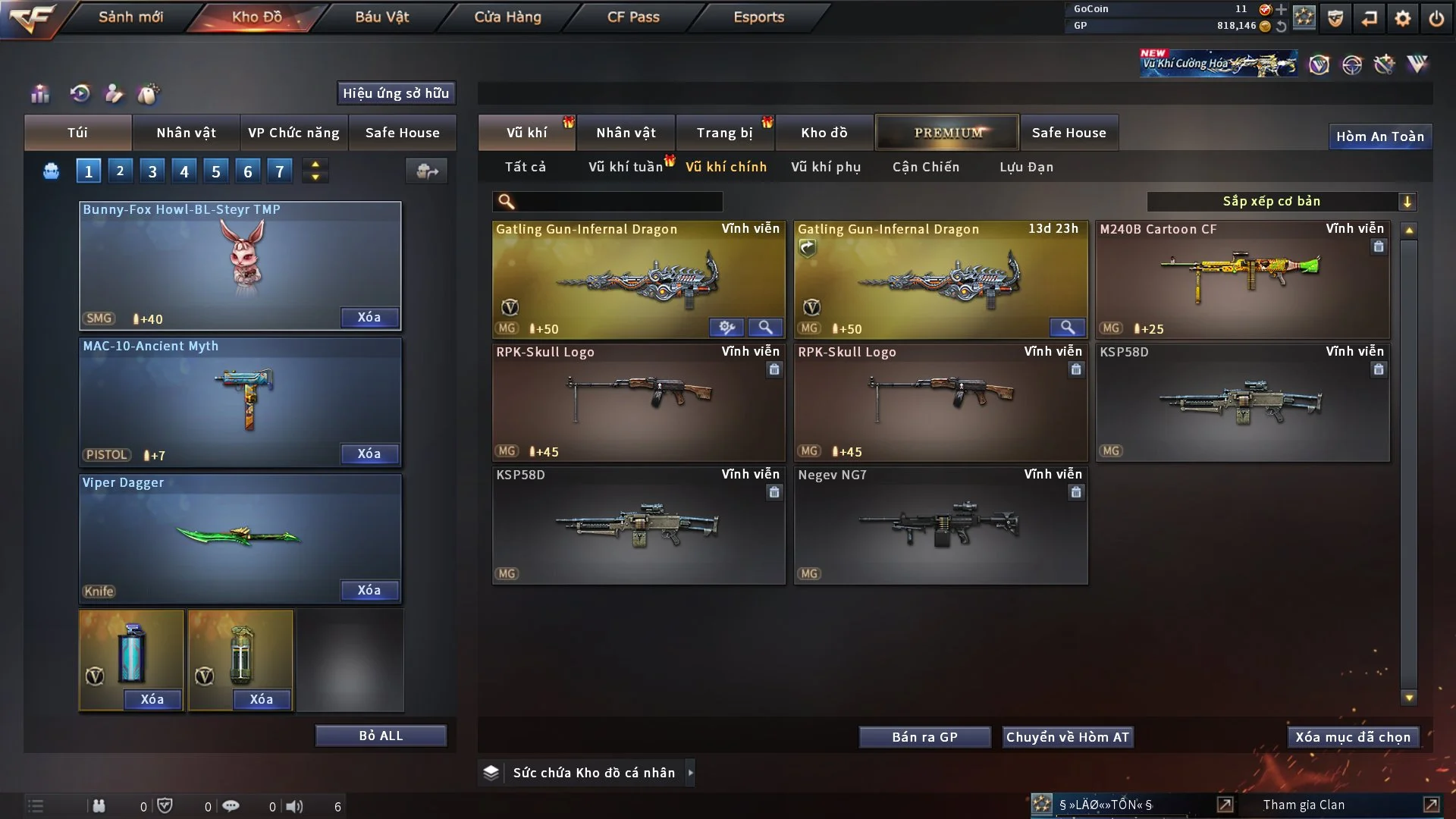1456x819 pixels.
Task: Open settings with the gear icon
Action: 1403,18
